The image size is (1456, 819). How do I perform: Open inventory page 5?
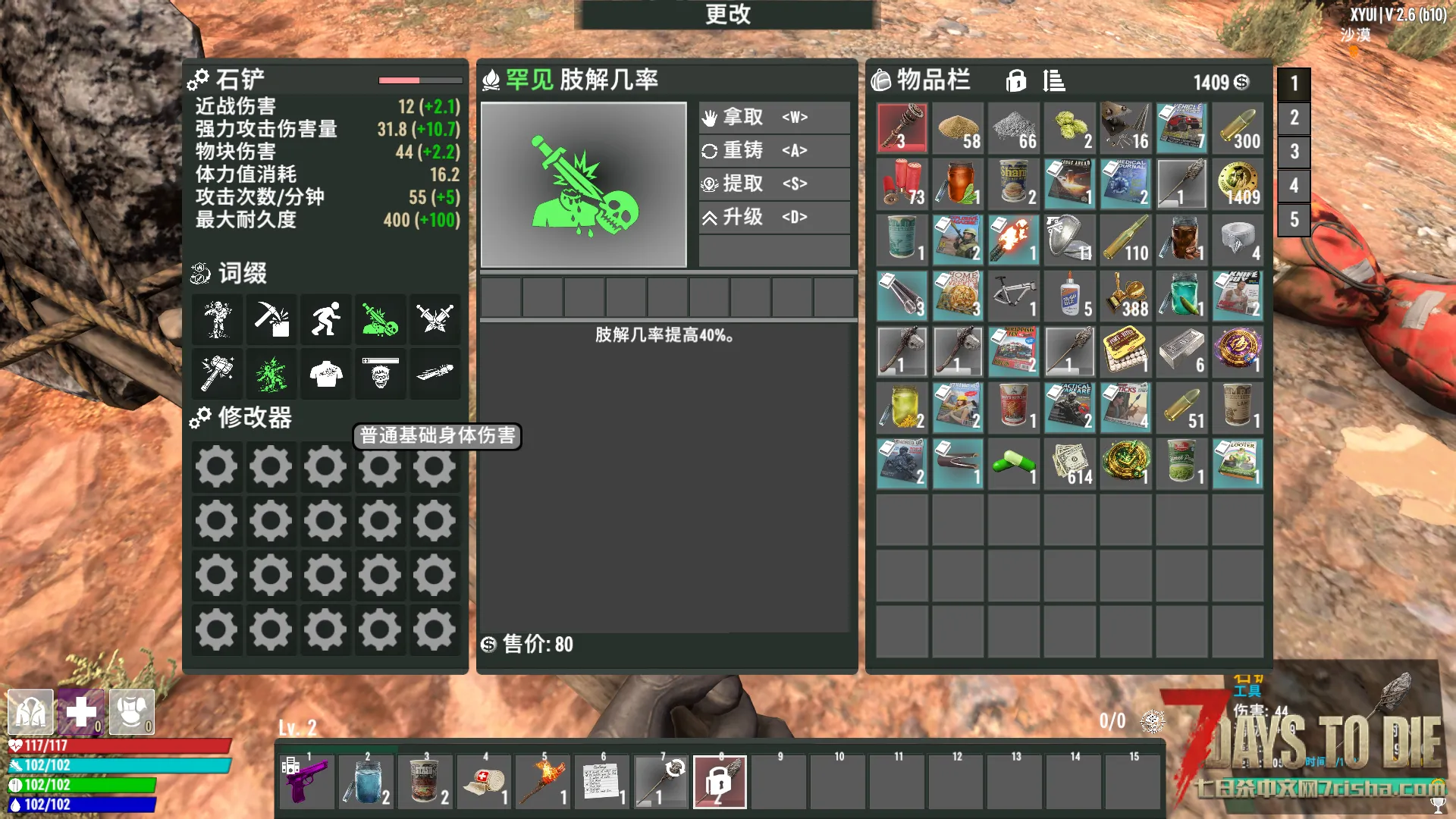(1294, 220)
